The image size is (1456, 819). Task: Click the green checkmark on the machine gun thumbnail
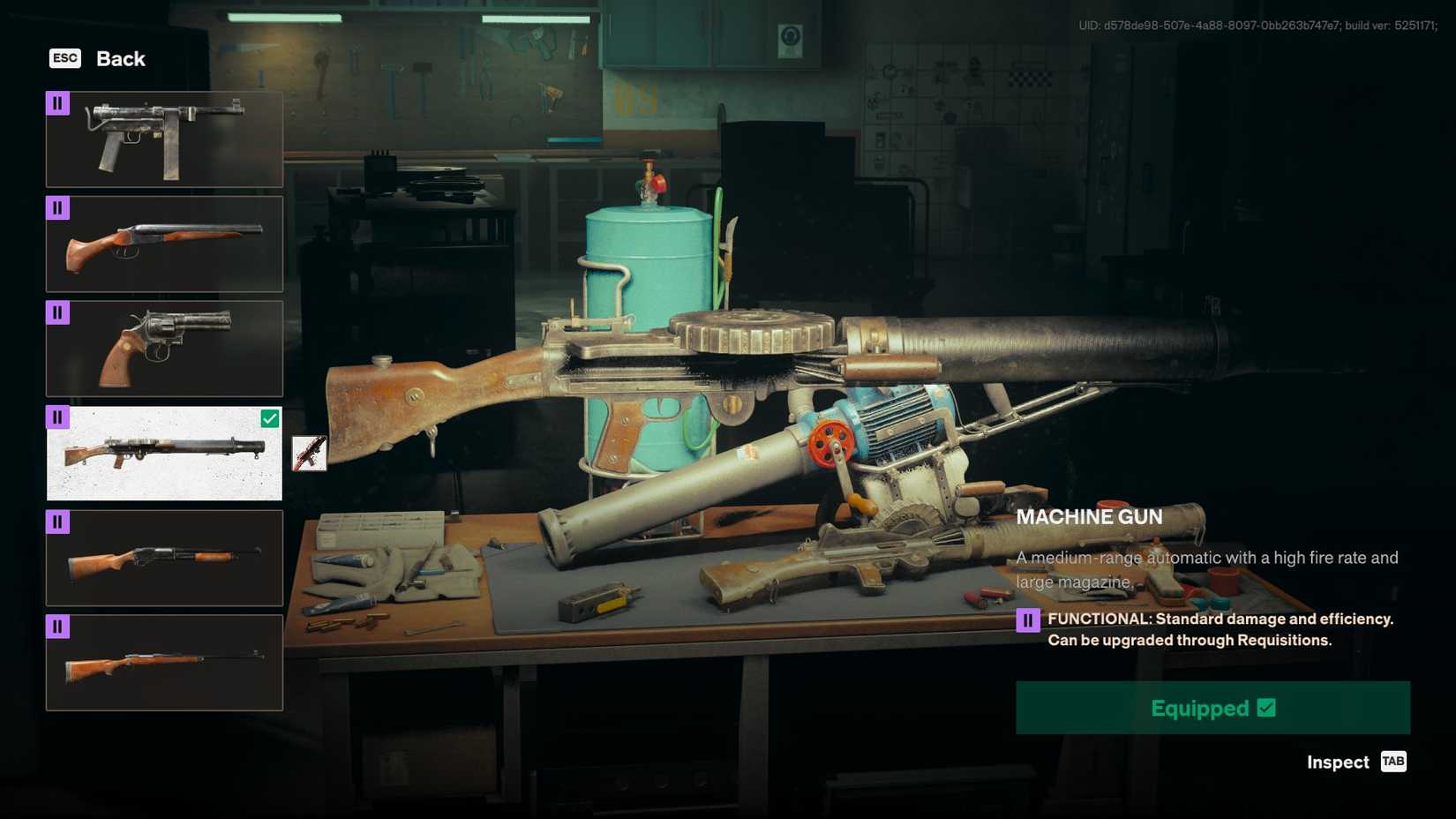coord(270,417)
